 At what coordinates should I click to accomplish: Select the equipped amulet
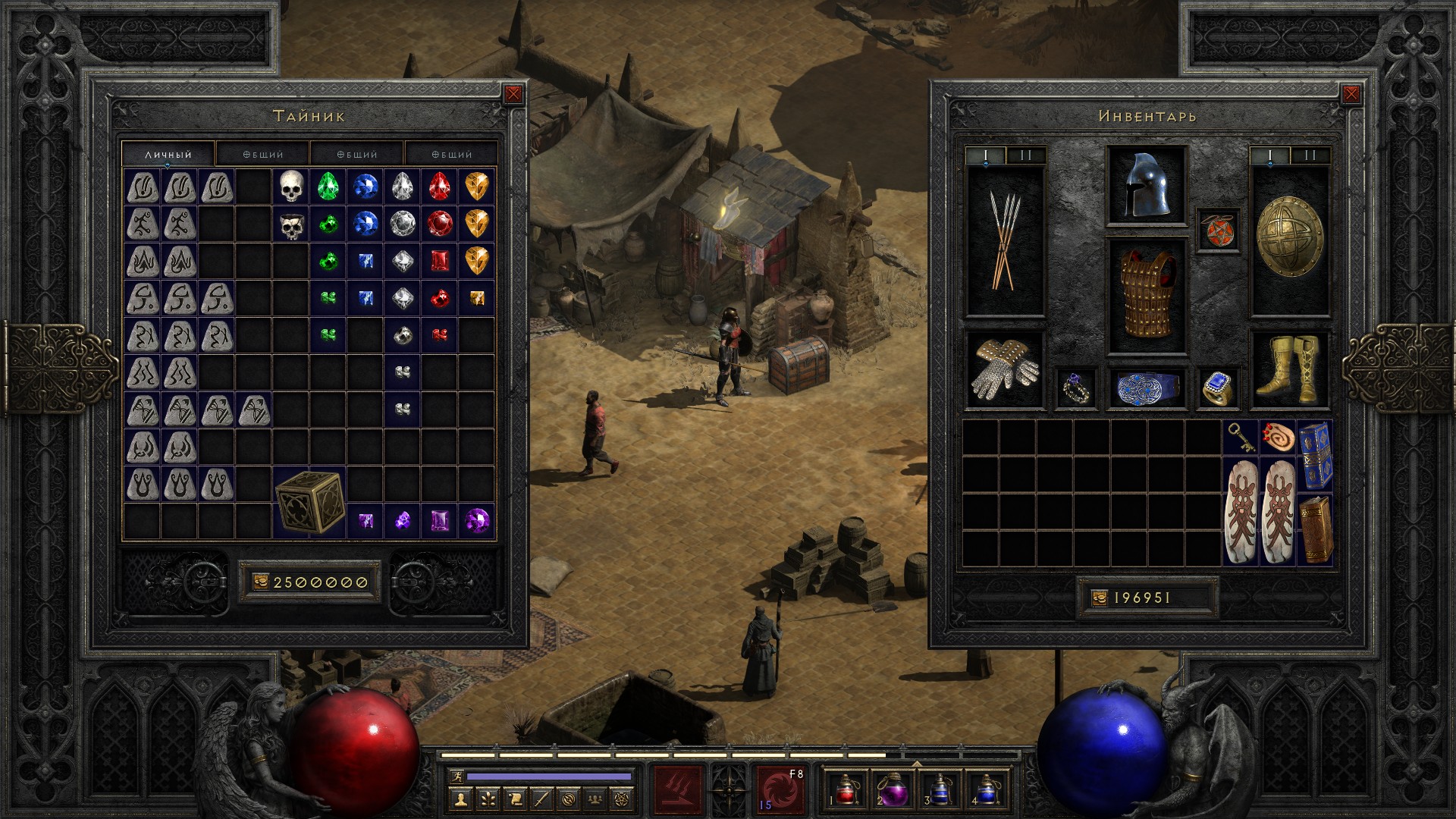click(x=1219, y=230)
